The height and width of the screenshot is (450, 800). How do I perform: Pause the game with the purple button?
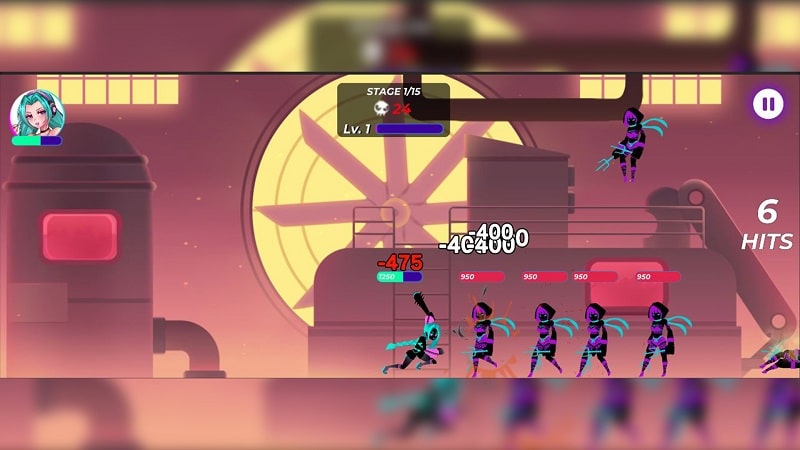(x=767, y=103)
